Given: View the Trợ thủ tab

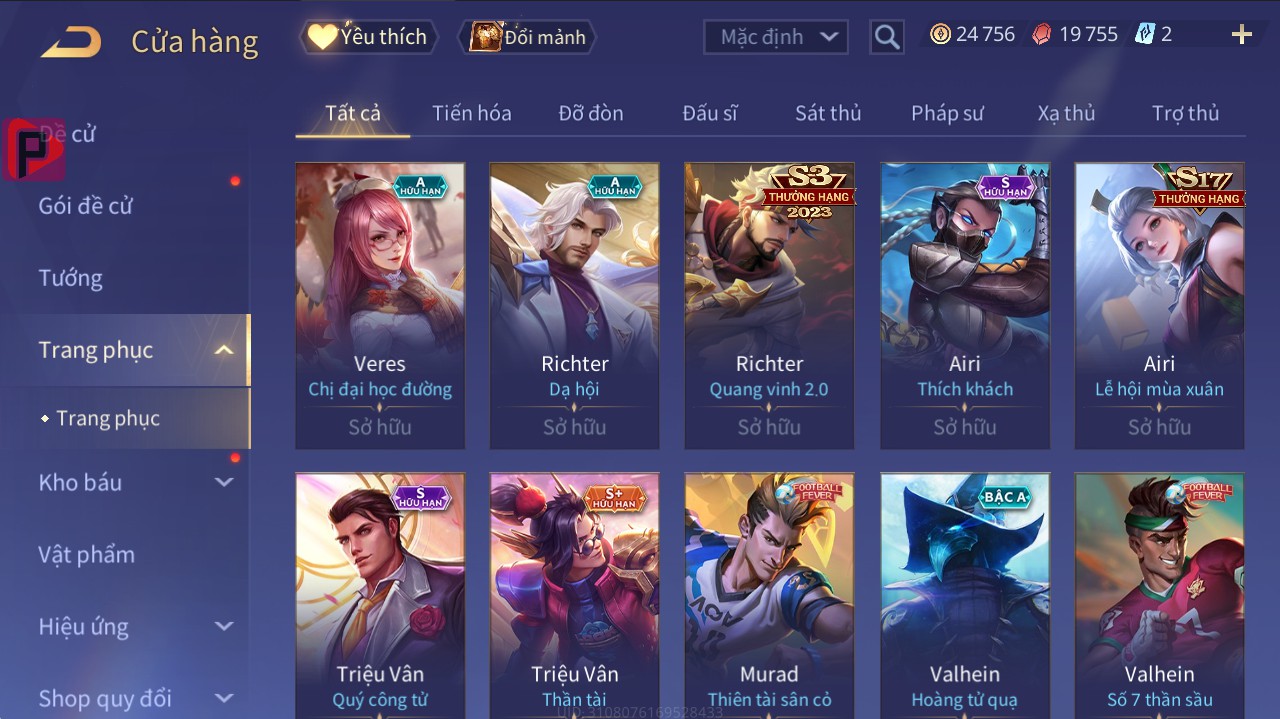Looking at the screenshot, I should pyautogui.click(x=1185, y=113).
